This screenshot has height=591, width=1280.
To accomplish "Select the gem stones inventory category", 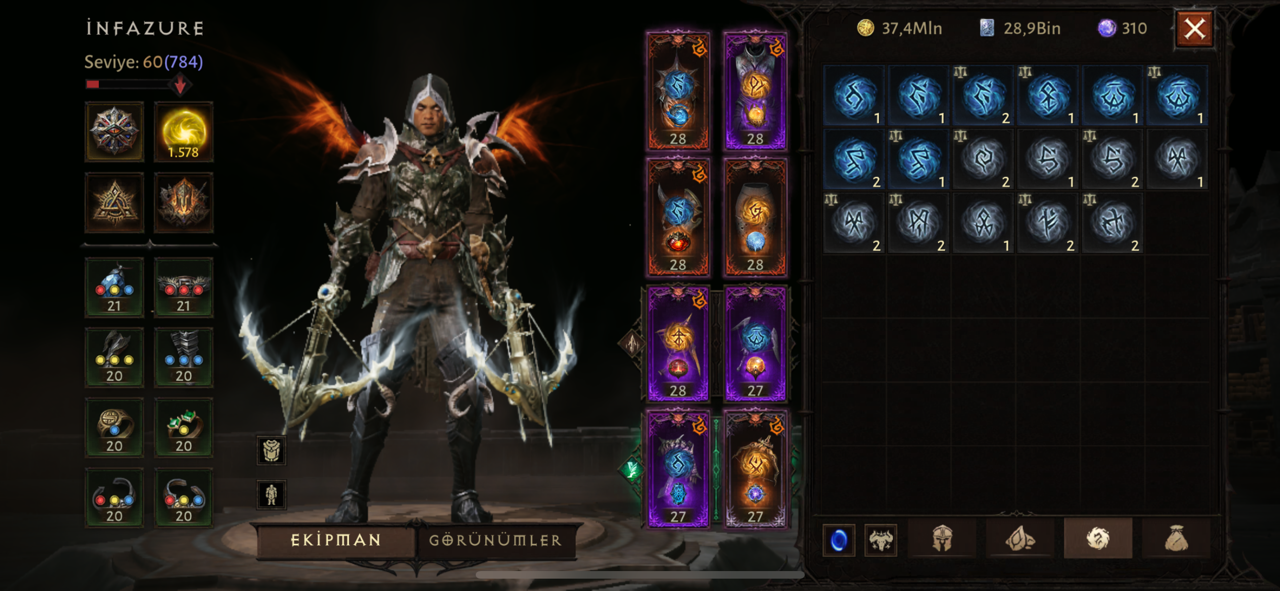I will coord(1019,539).
